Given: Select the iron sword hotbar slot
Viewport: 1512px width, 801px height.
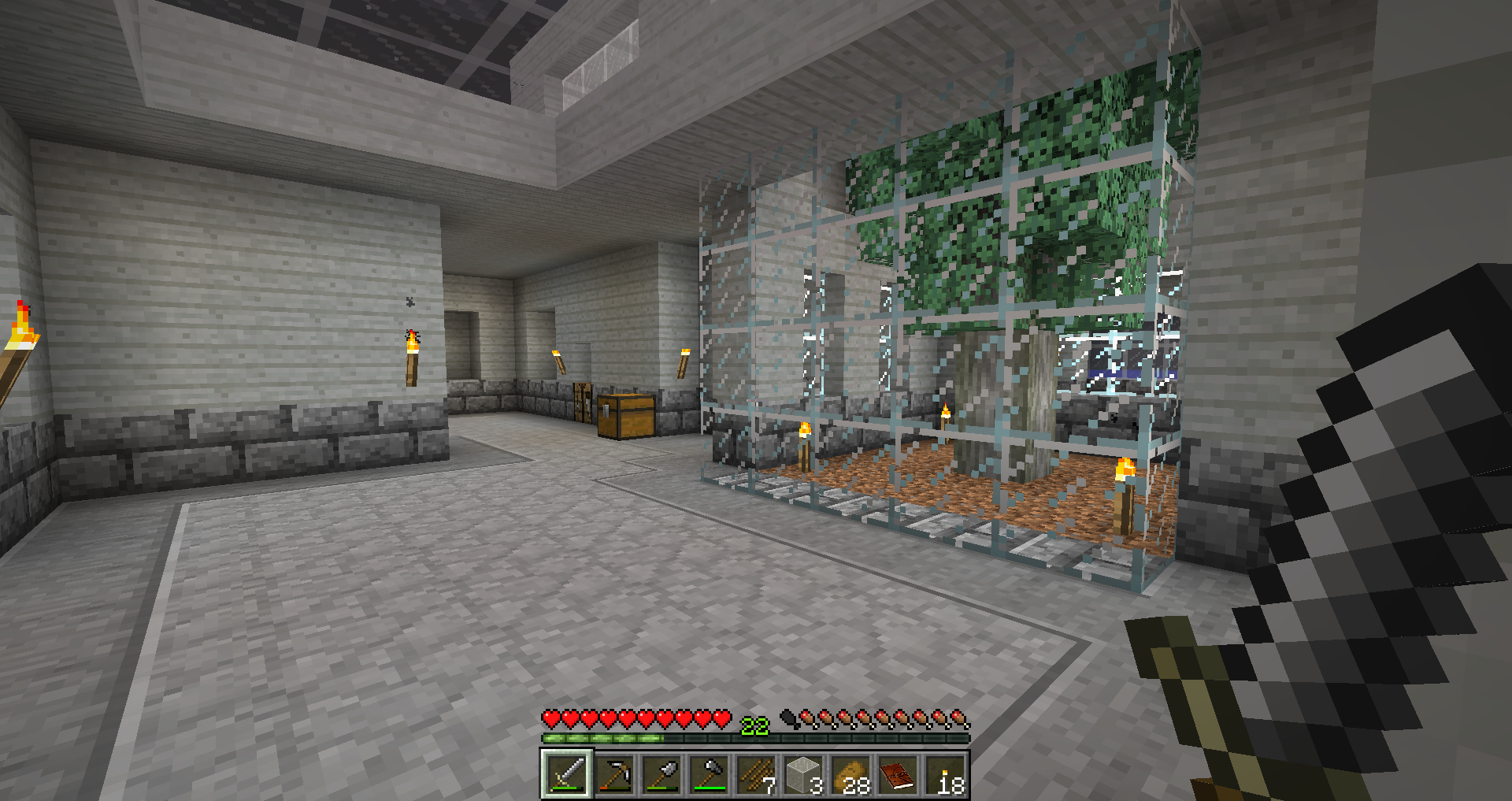Looking at the screenshot, I should 566,775.
